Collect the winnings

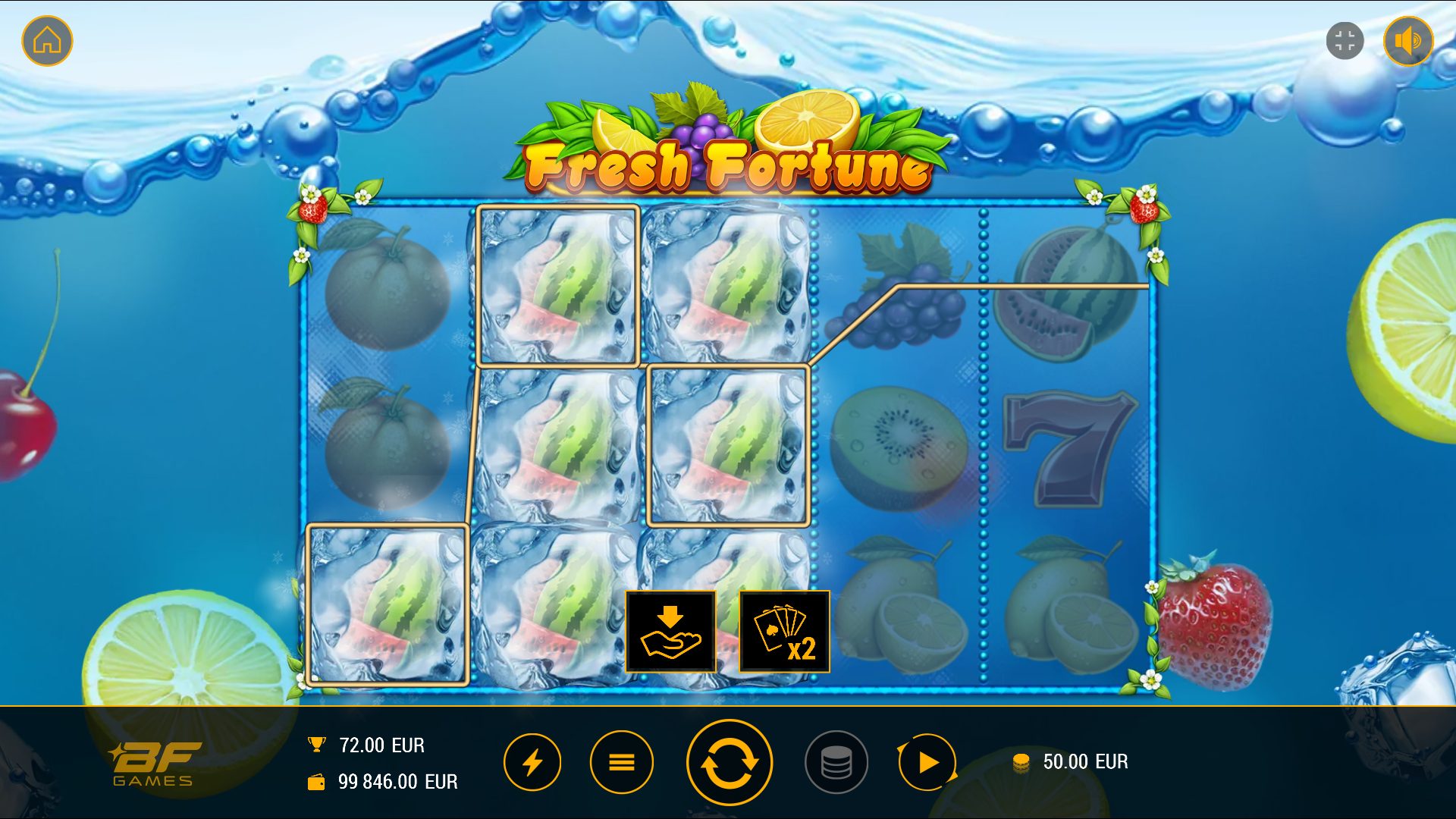tap(670, 632)
